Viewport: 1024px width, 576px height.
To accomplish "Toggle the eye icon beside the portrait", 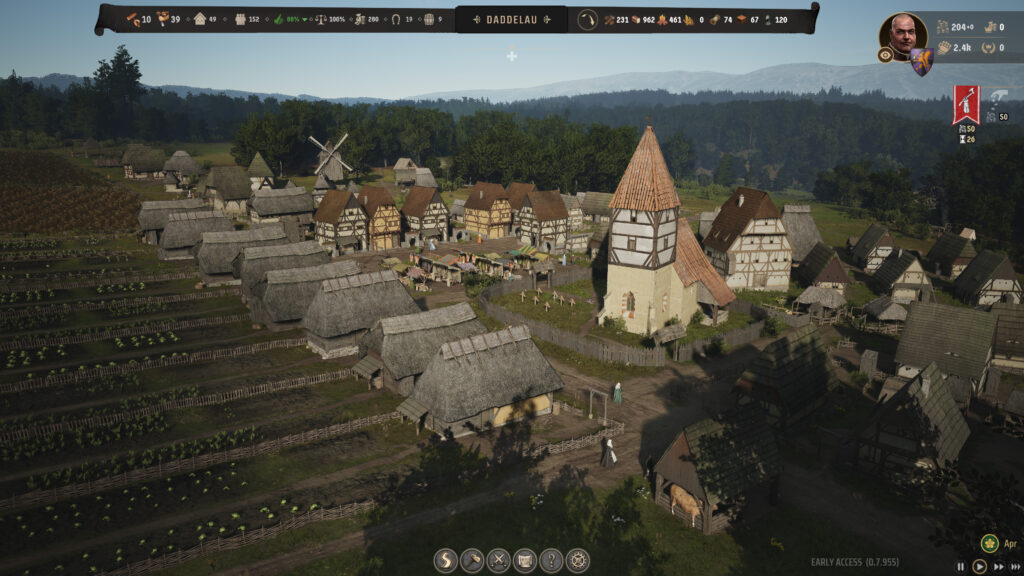I will [x=886, y=56].
